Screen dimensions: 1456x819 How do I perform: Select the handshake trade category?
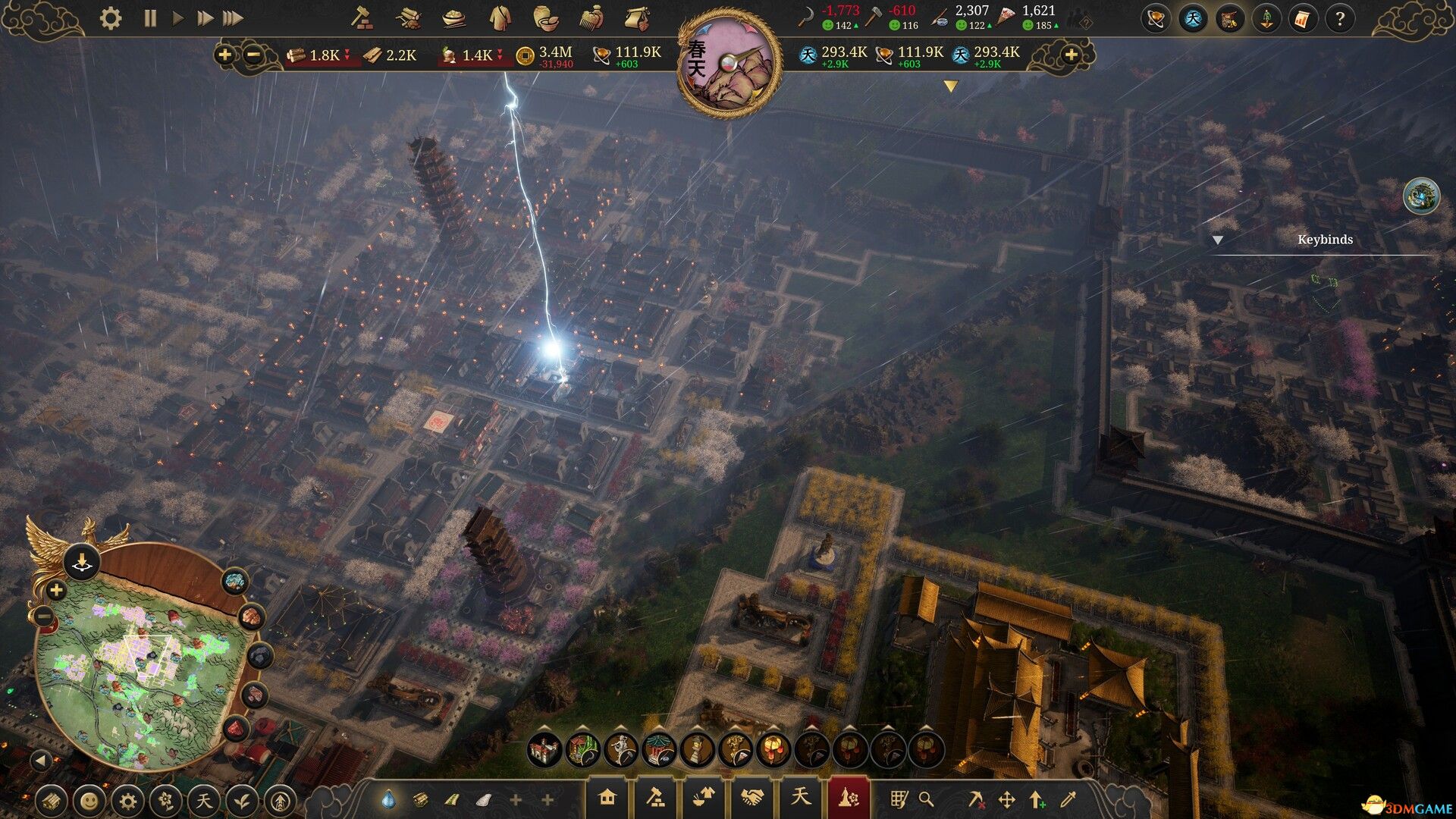(x=752, y=798)
